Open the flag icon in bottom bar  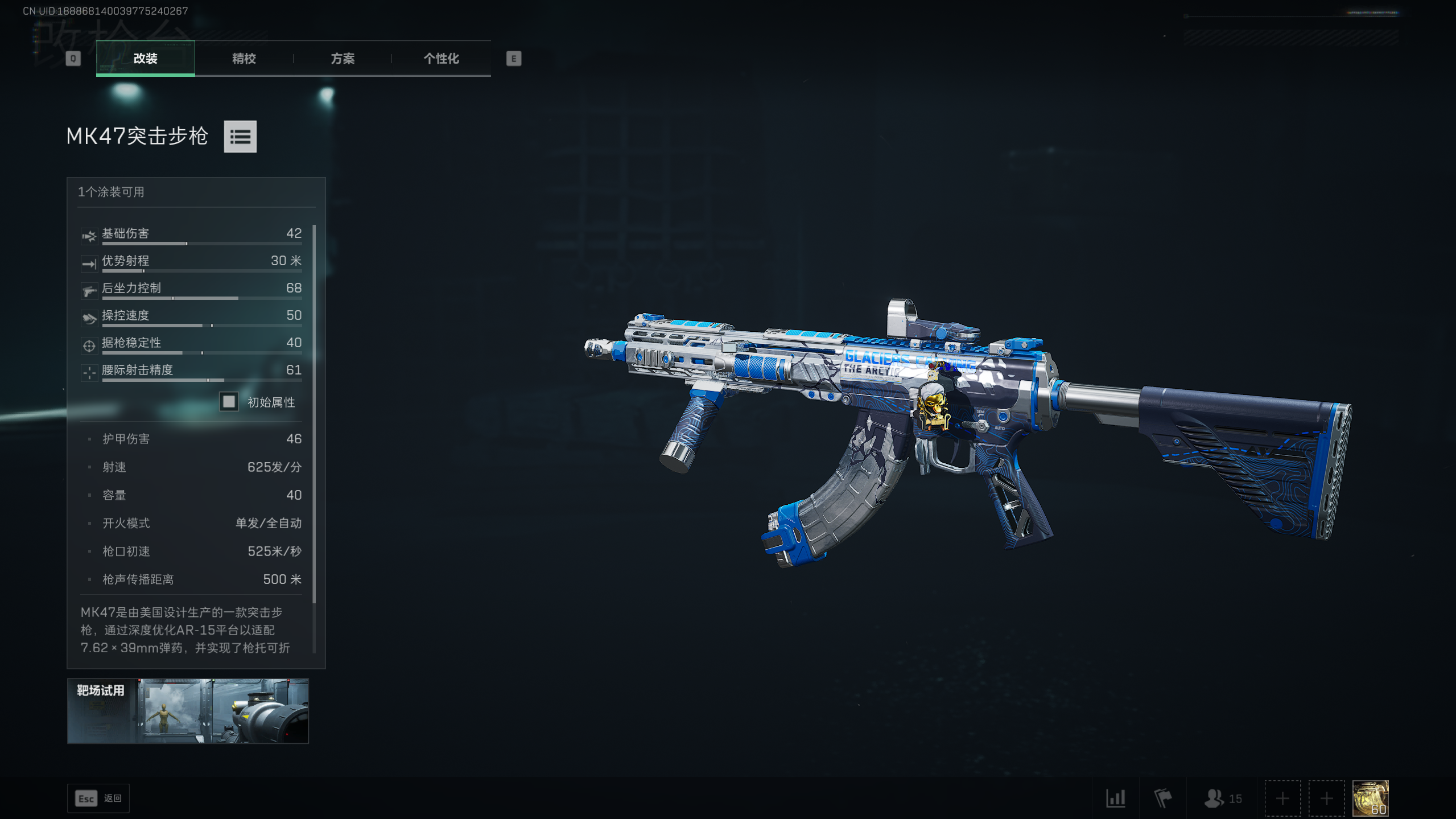pyautogui.click(x=1162, y=798)
